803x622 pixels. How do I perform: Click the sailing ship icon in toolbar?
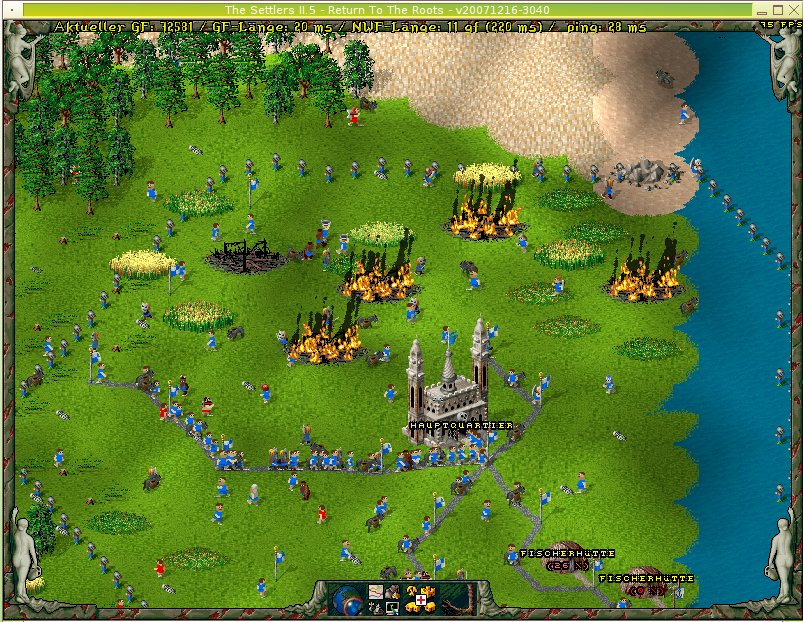coord(375,609)
